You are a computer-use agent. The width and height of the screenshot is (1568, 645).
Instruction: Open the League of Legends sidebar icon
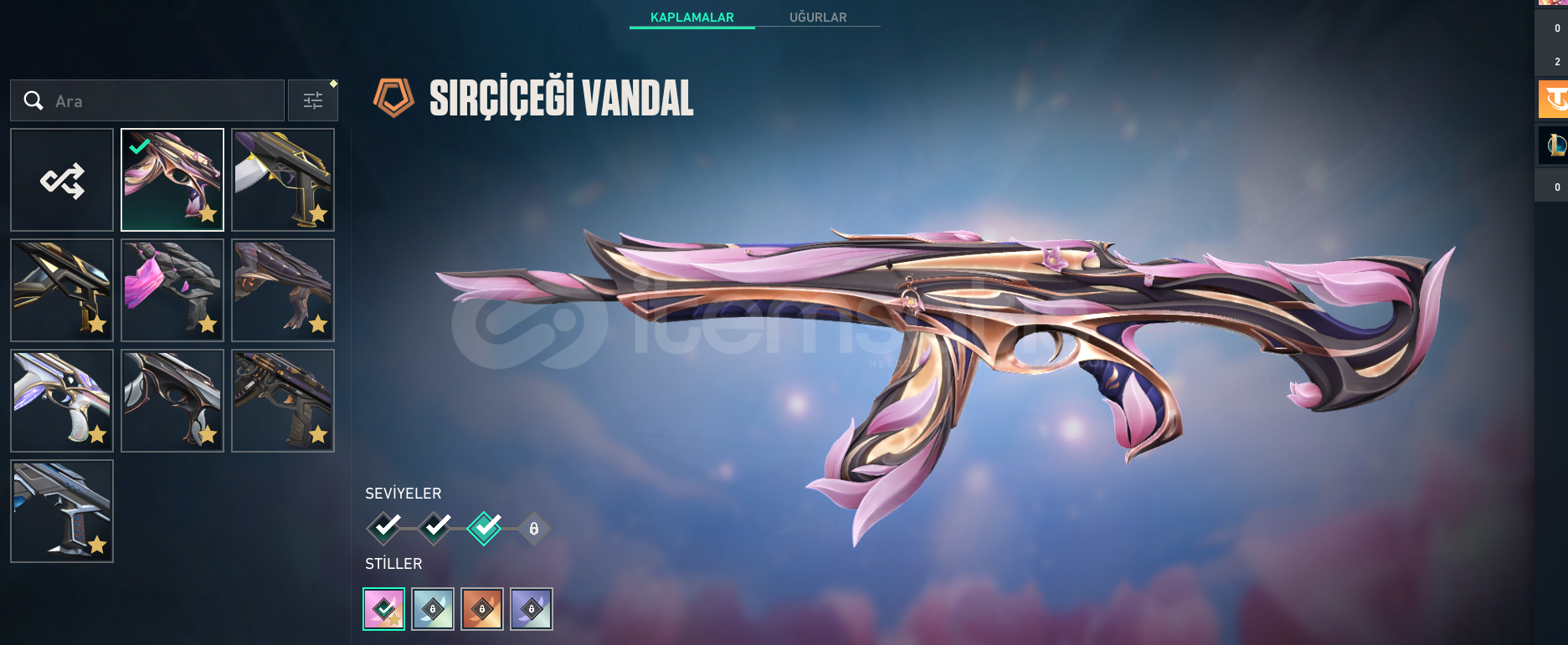pyautogui.click(x=1554, y=146)
